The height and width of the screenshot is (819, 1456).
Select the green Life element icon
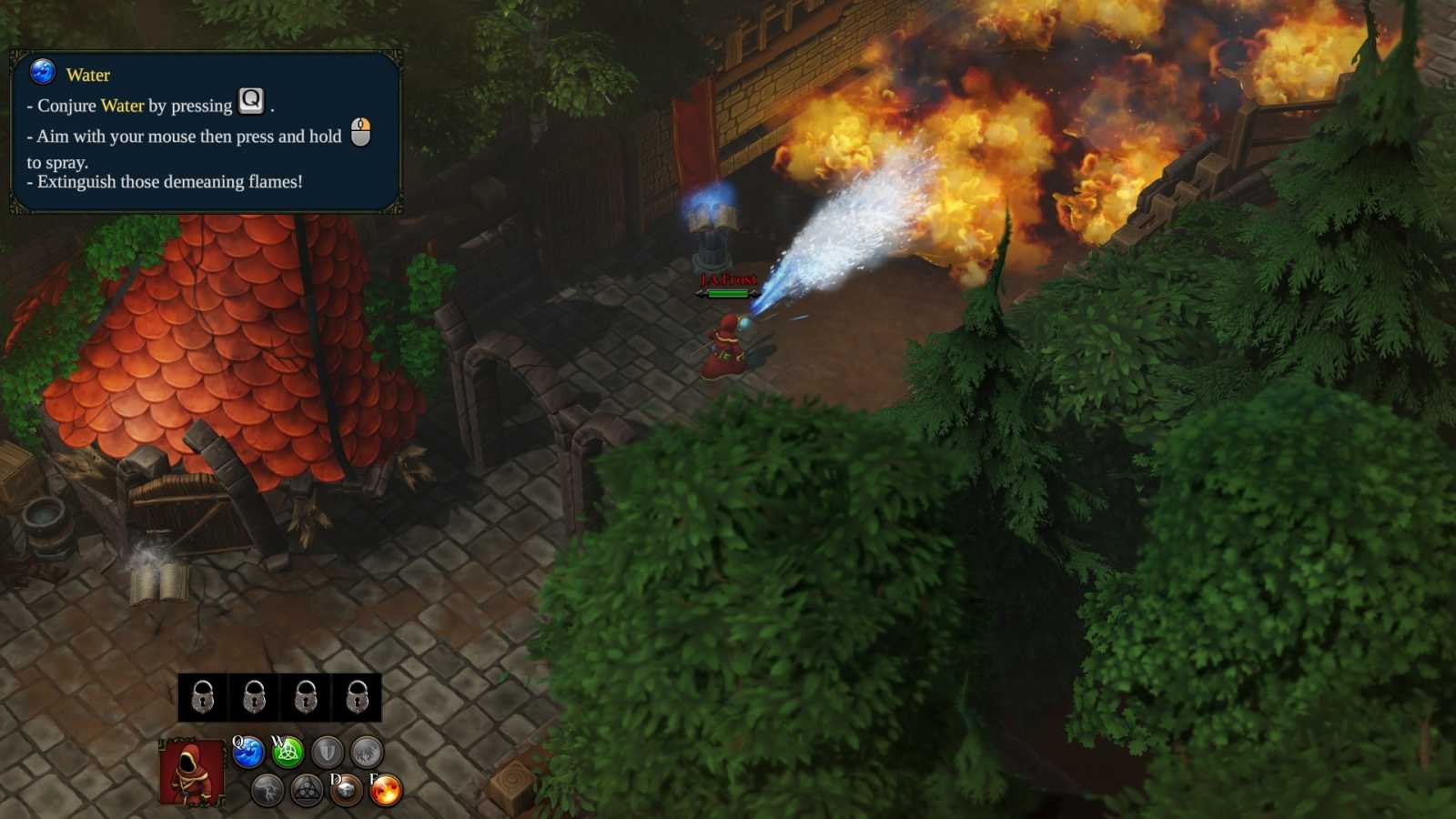[x=288, y=752]
